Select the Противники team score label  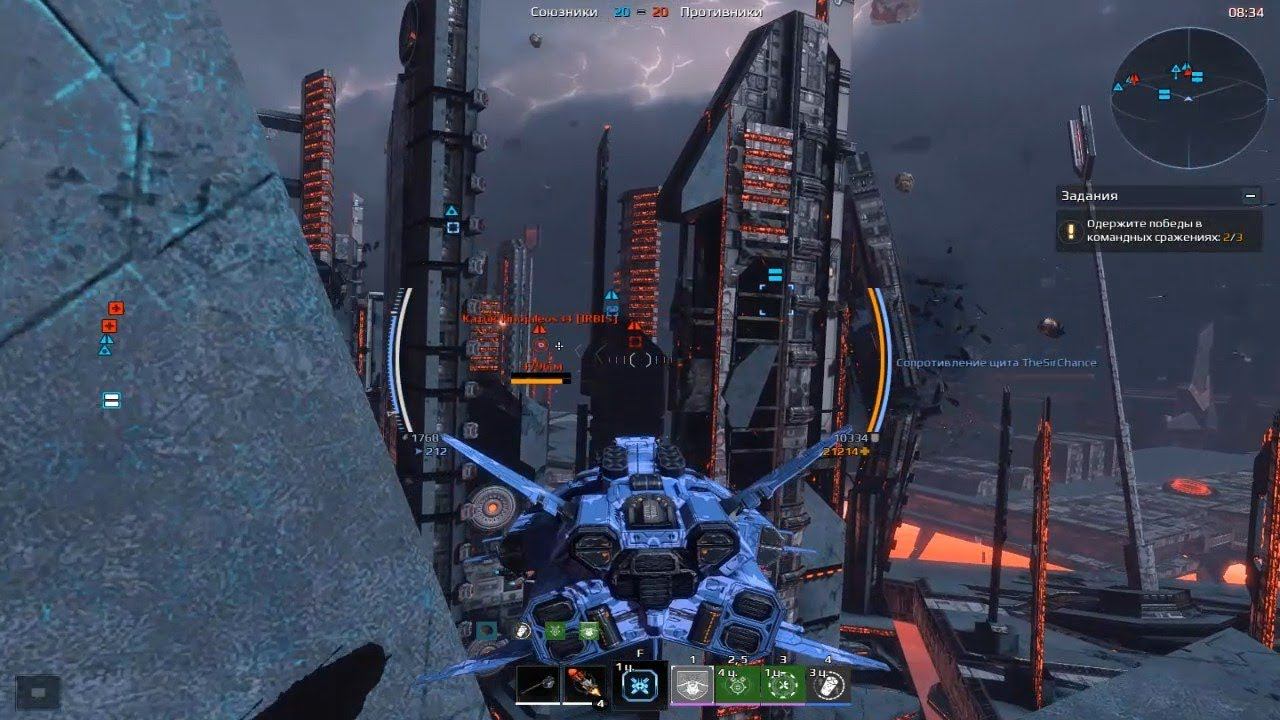720,12
